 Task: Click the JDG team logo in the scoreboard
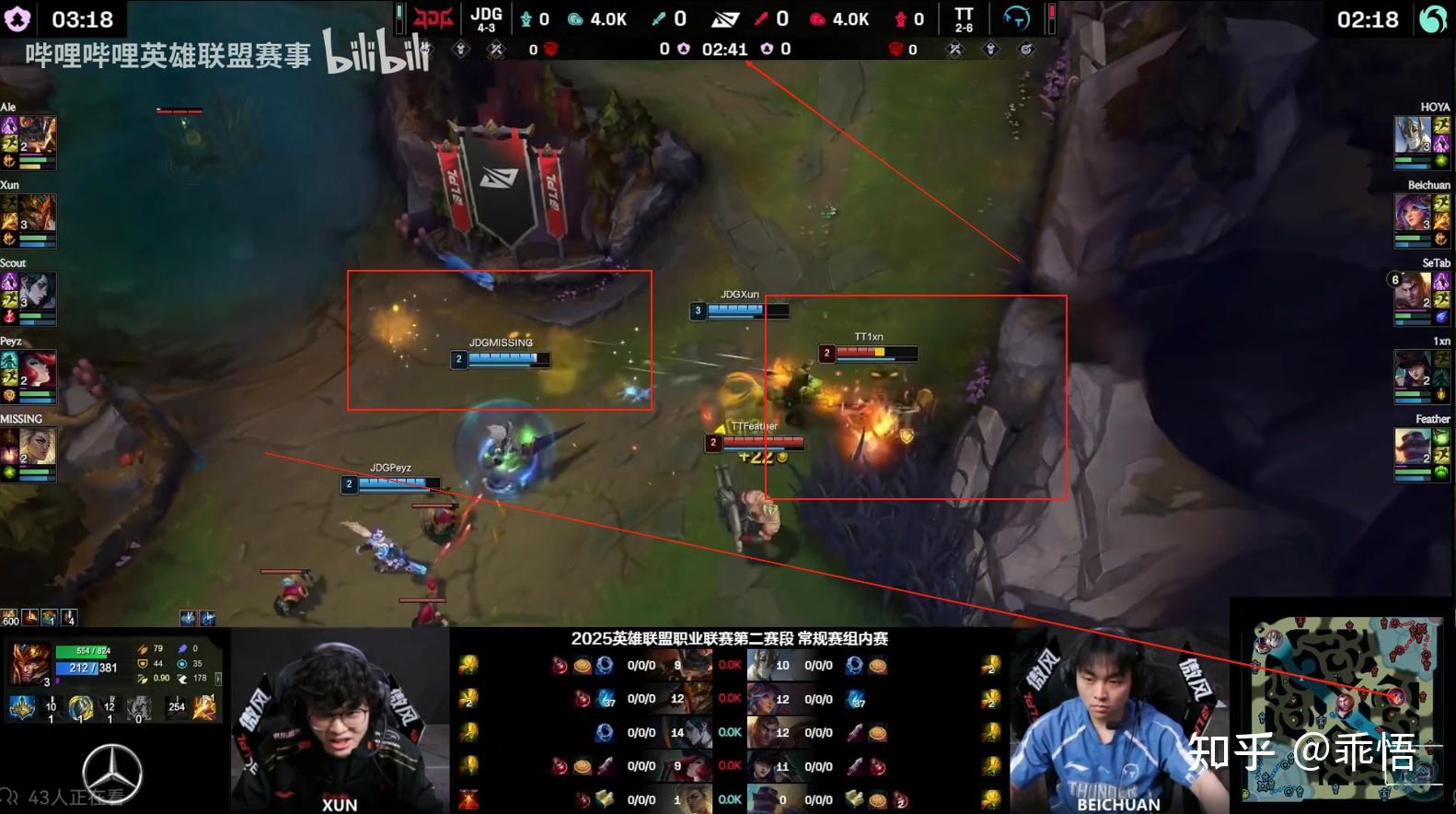(433, 18)
